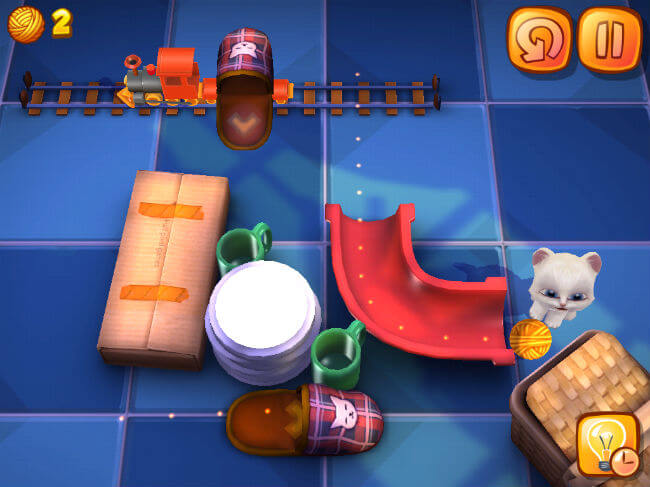This screenshot has width=650, height=487.
Task: Use the lightbulb hint button
Action: click(608, 445)
